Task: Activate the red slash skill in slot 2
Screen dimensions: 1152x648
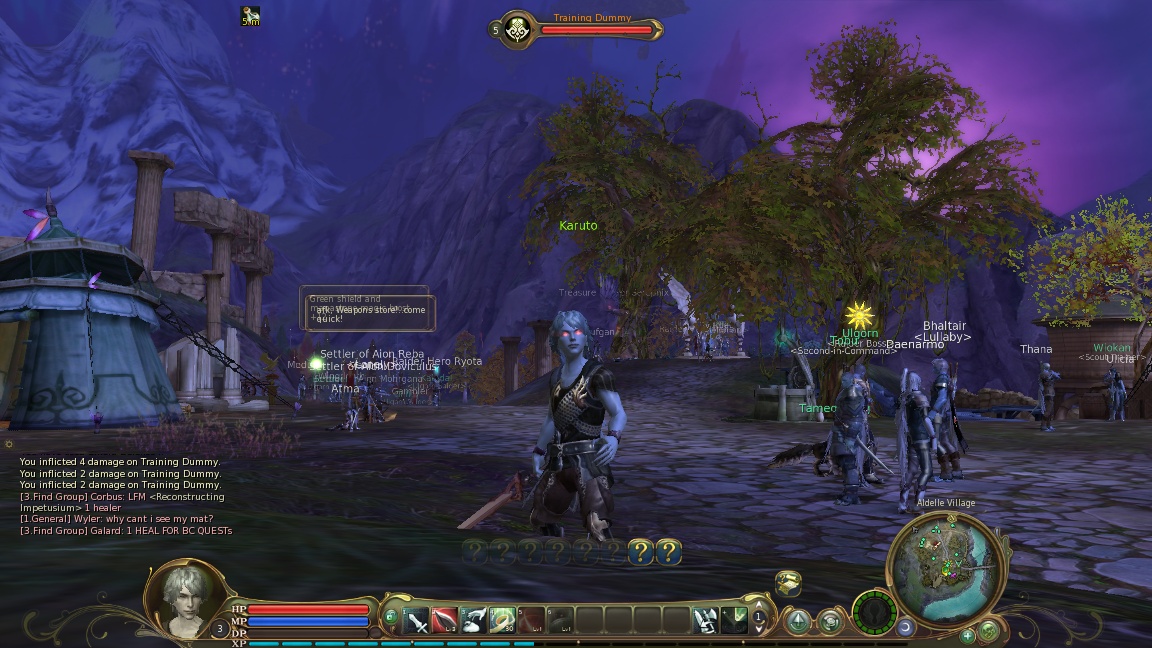Action: coord(446,621)
